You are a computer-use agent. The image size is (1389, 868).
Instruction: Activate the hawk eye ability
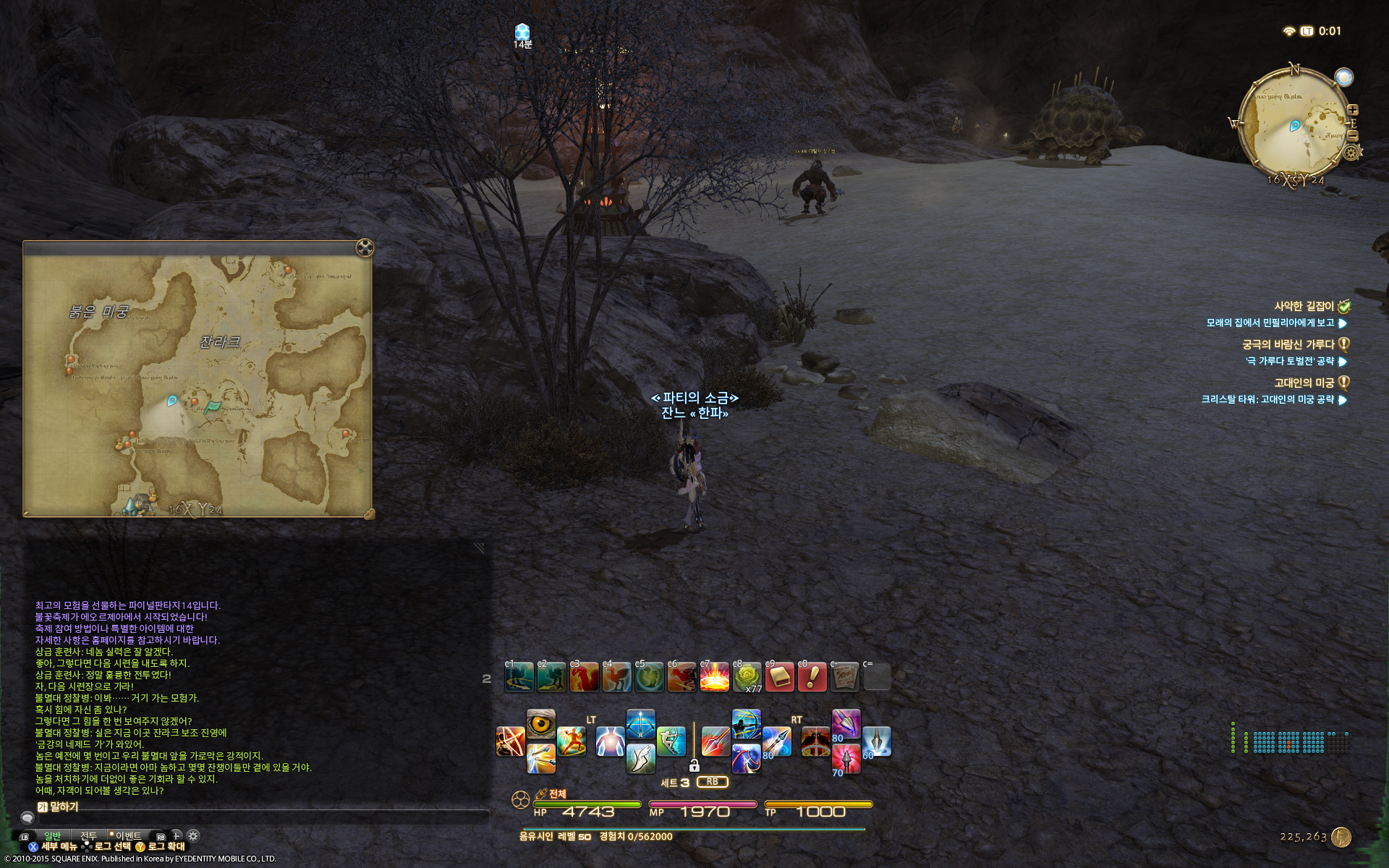click(540, 724)
